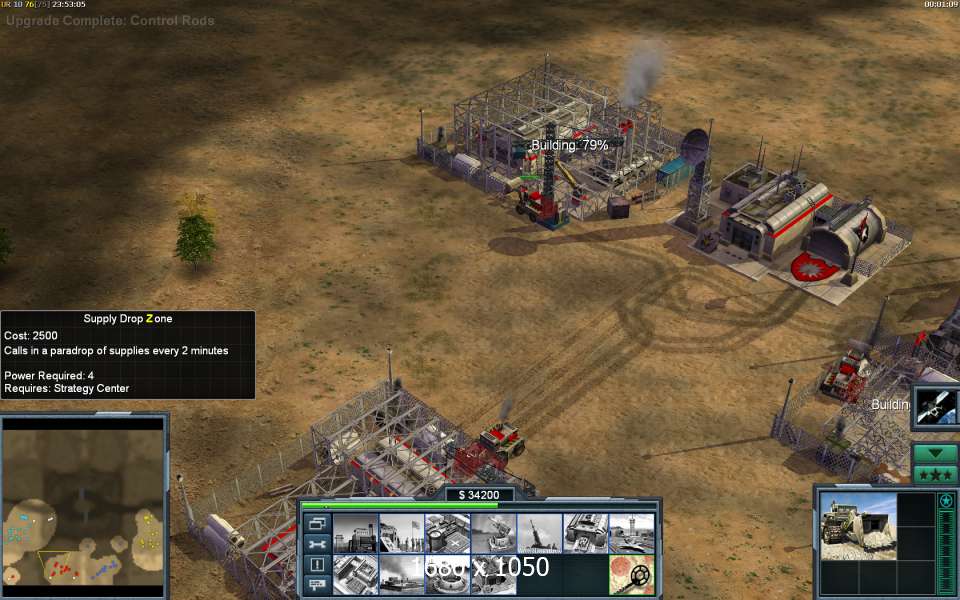960x600 pixels.
Task: Click the overlapping windows button
Action: 318,523
